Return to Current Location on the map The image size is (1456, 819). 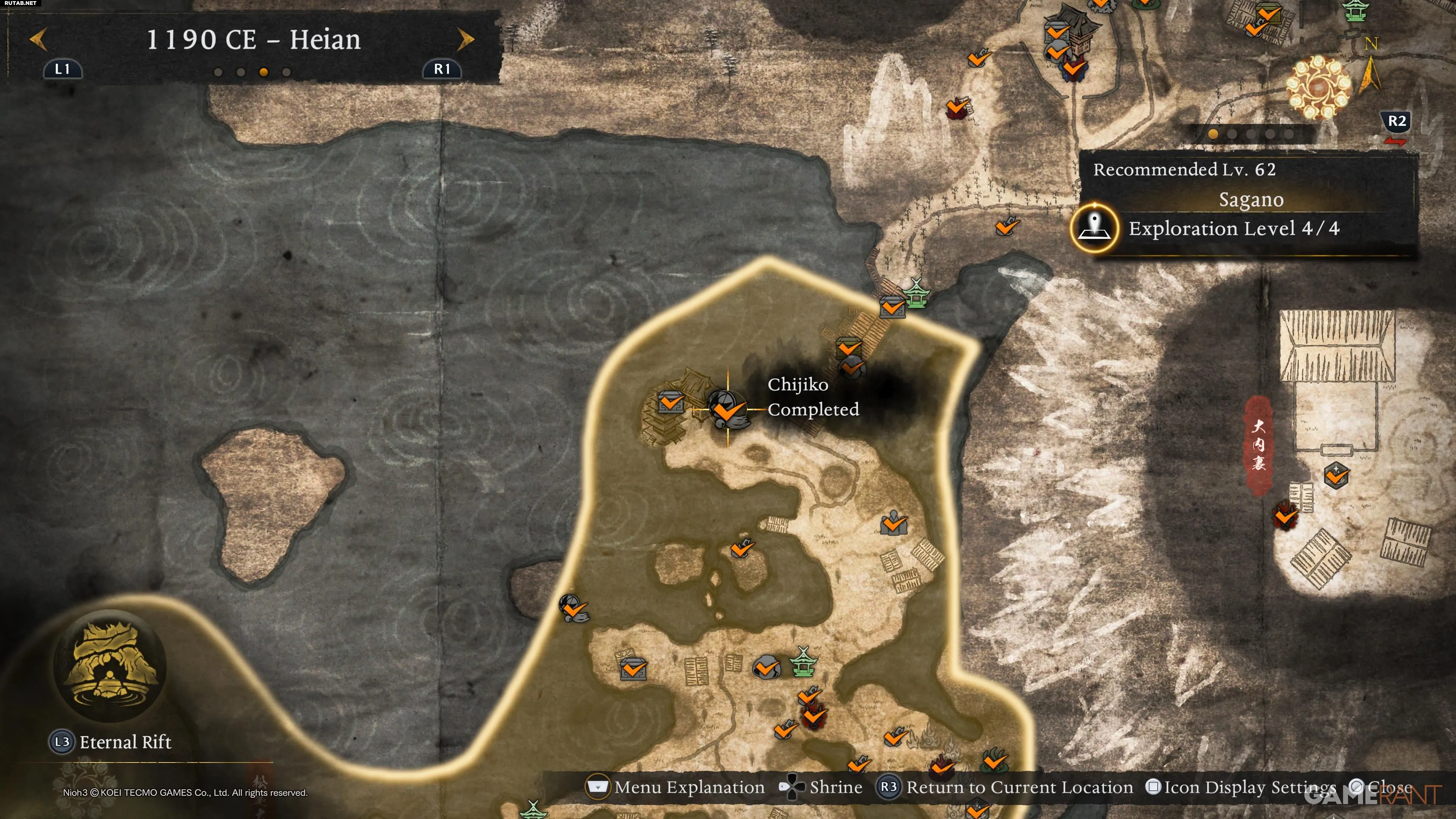click(1005, 787)
